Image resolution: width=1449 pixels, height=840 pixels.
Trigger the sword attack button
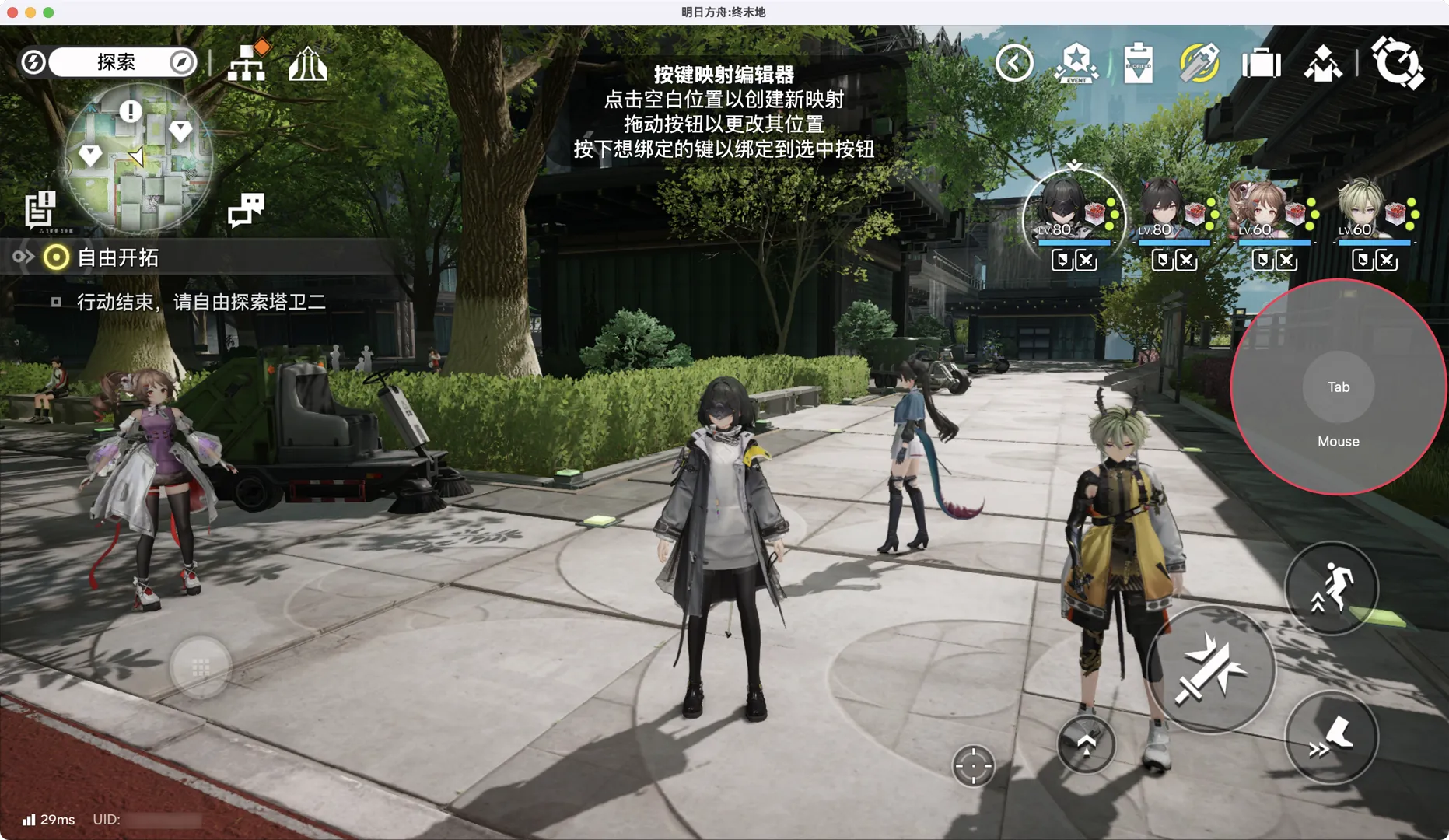point(1210,670)
